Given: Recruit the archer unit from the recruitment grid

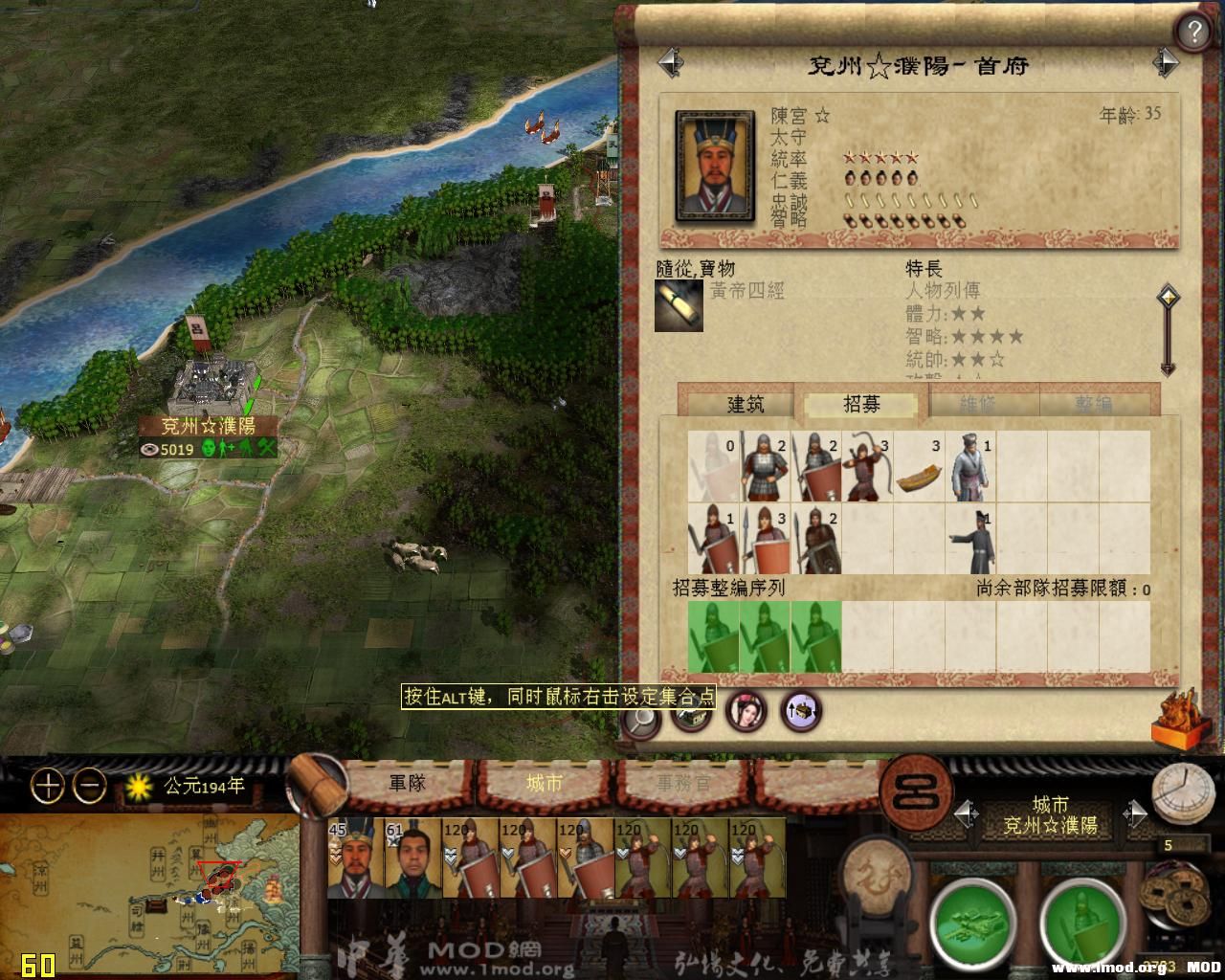Looking at the screenshot, I should tap(868, 466).
